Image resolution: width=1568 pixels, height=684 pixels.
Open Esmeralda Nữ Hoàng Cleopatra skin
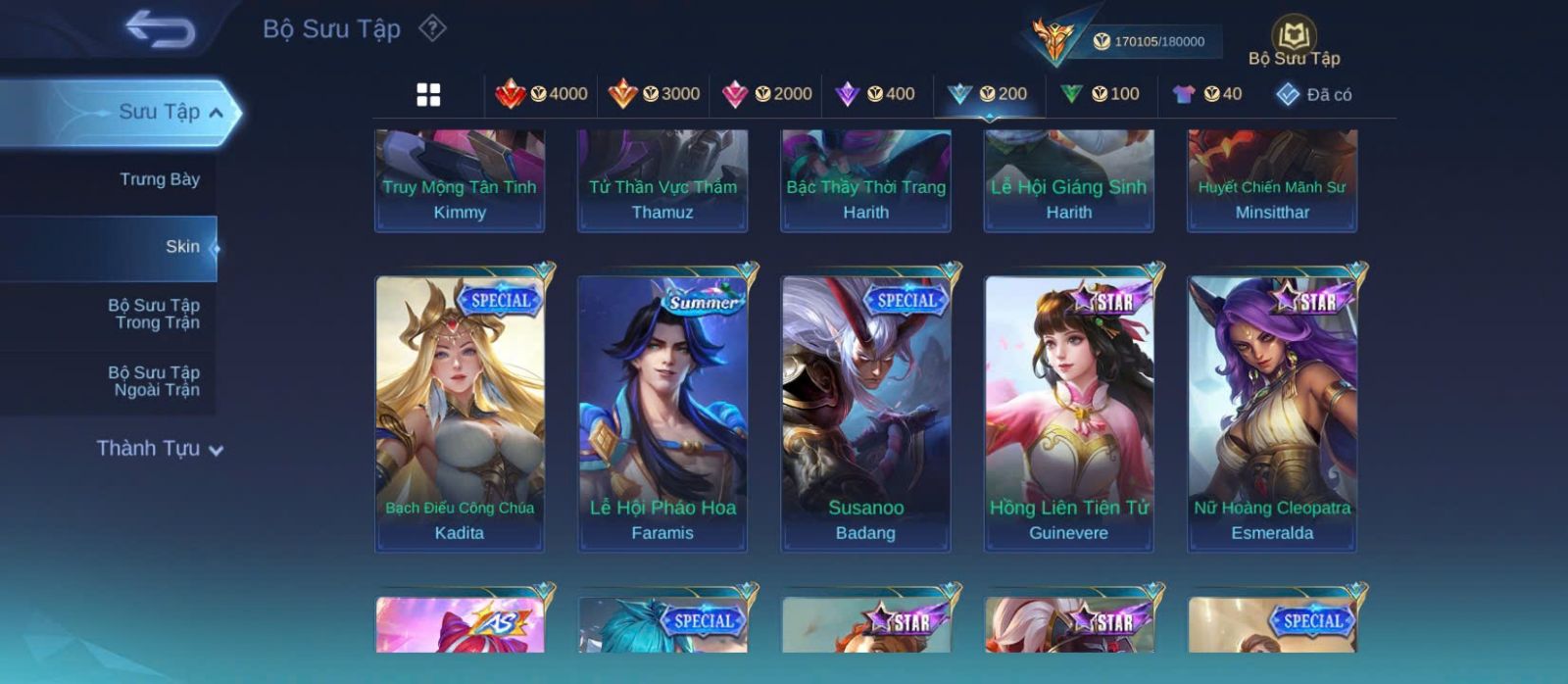click(x=1272, y=412)
